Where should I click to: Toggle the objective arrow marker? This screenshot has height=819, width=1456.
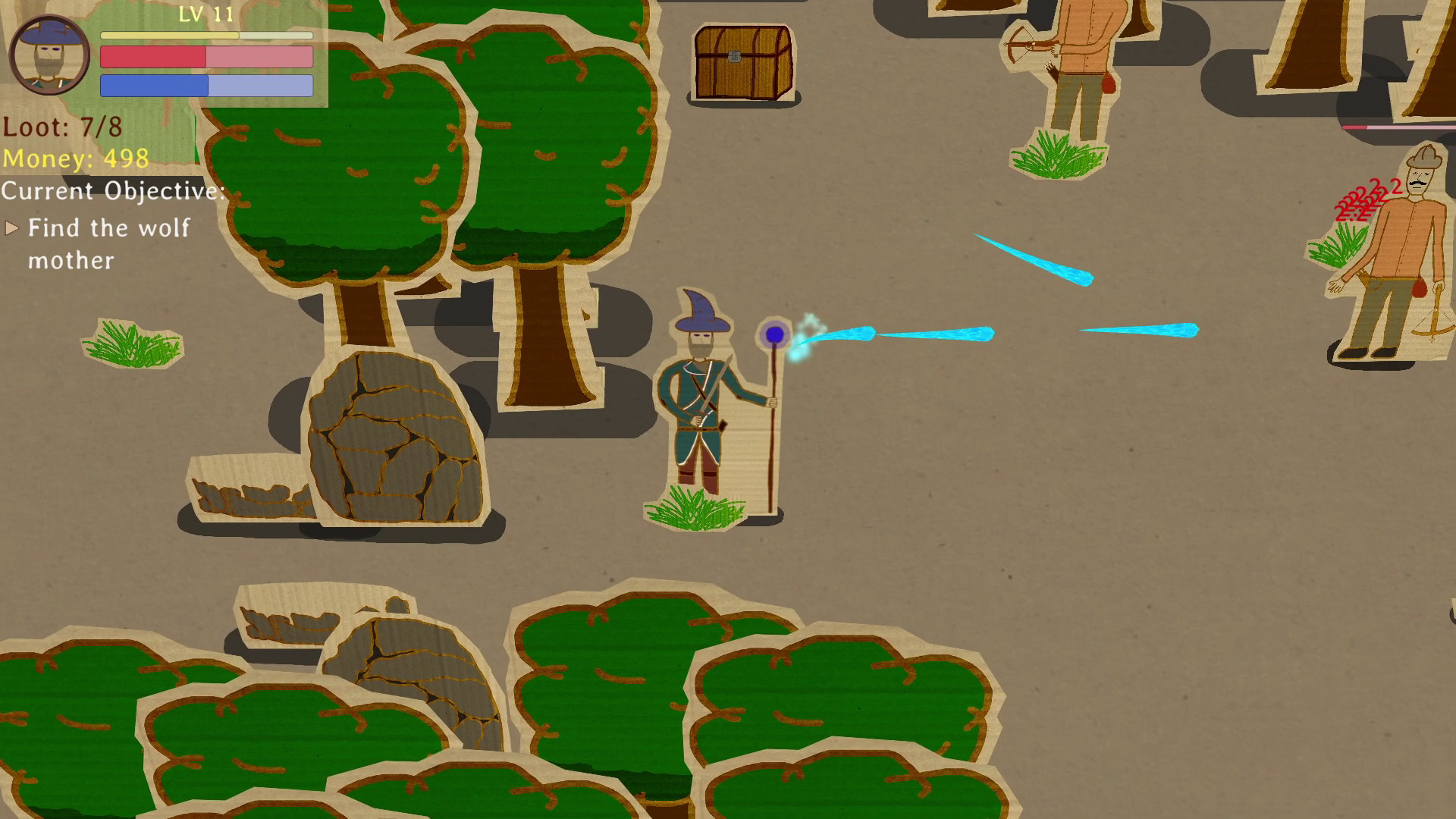(x=12, y=227)
